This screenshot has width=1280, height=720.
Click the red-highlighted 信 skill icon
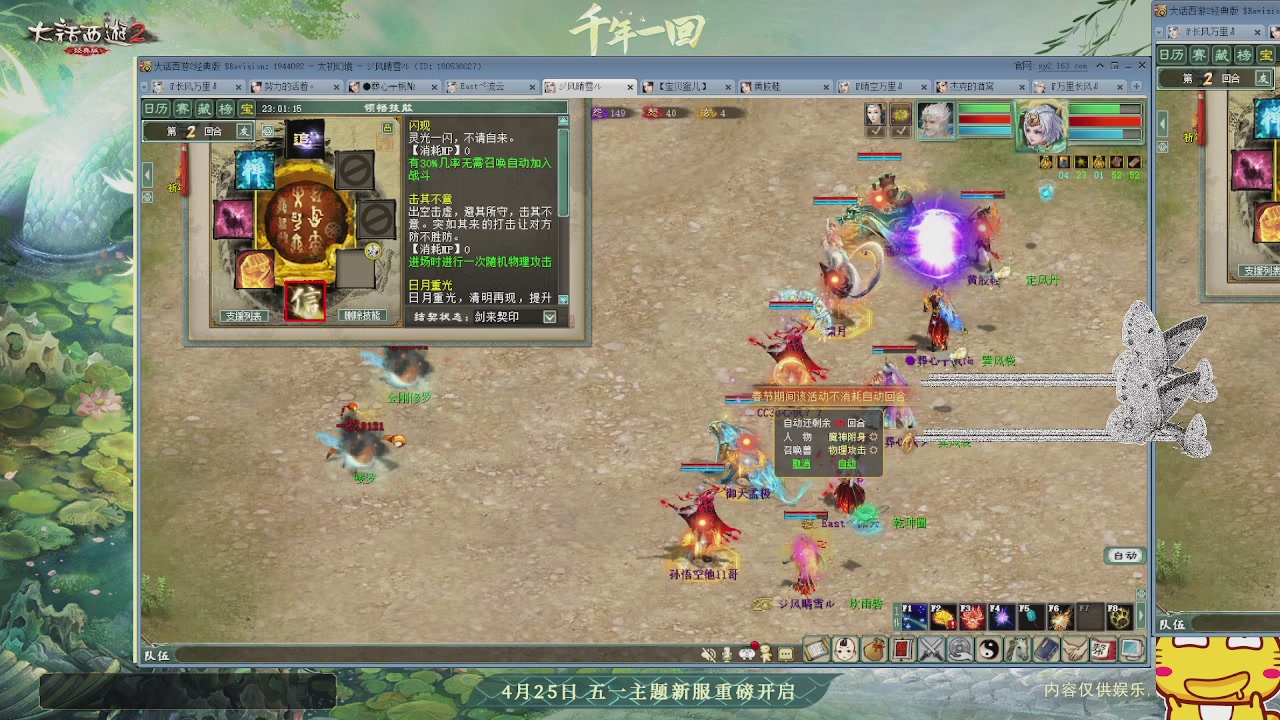tap(305, 301)
